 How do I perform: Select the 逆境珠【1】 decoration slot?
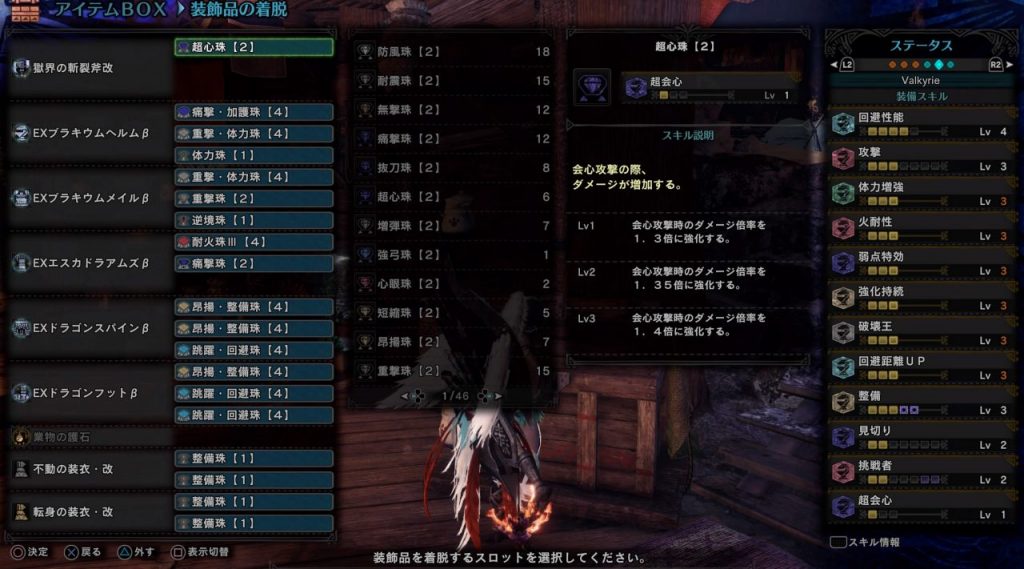coord(254,220)
